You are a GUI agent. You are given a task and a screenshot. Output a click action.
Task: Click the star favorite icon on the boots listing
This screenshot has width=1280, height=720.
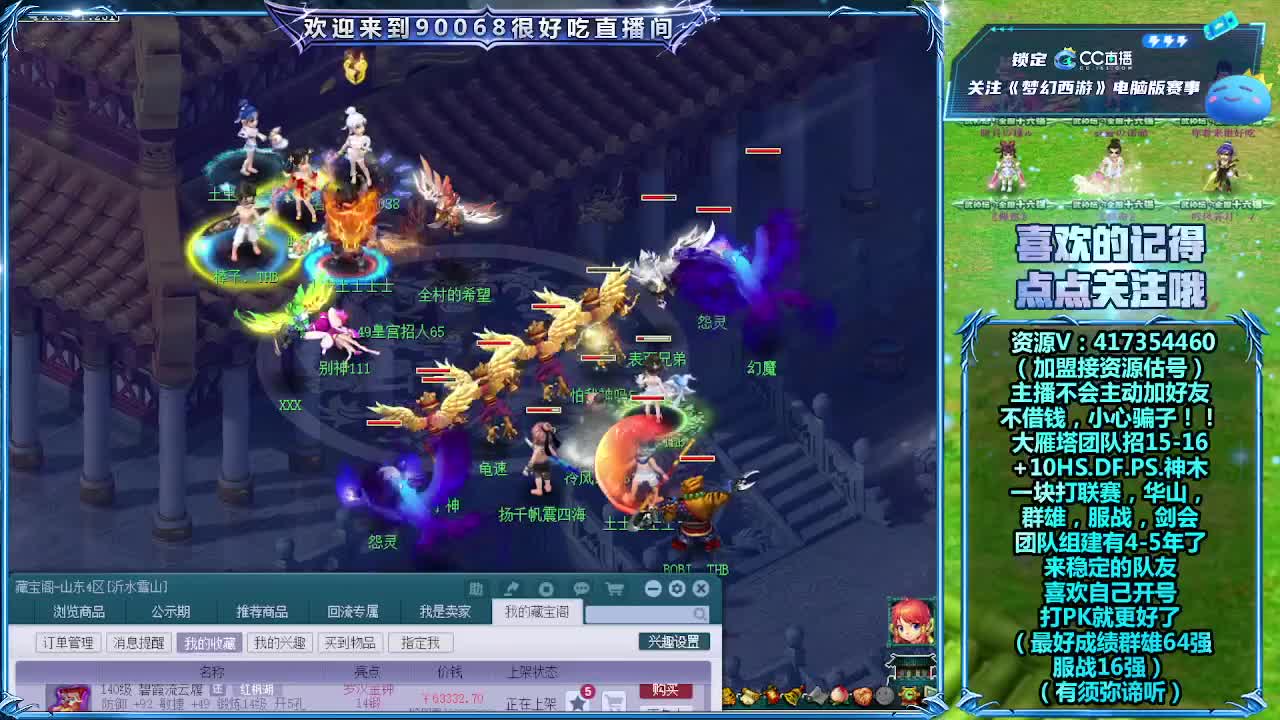coord(578,701)
